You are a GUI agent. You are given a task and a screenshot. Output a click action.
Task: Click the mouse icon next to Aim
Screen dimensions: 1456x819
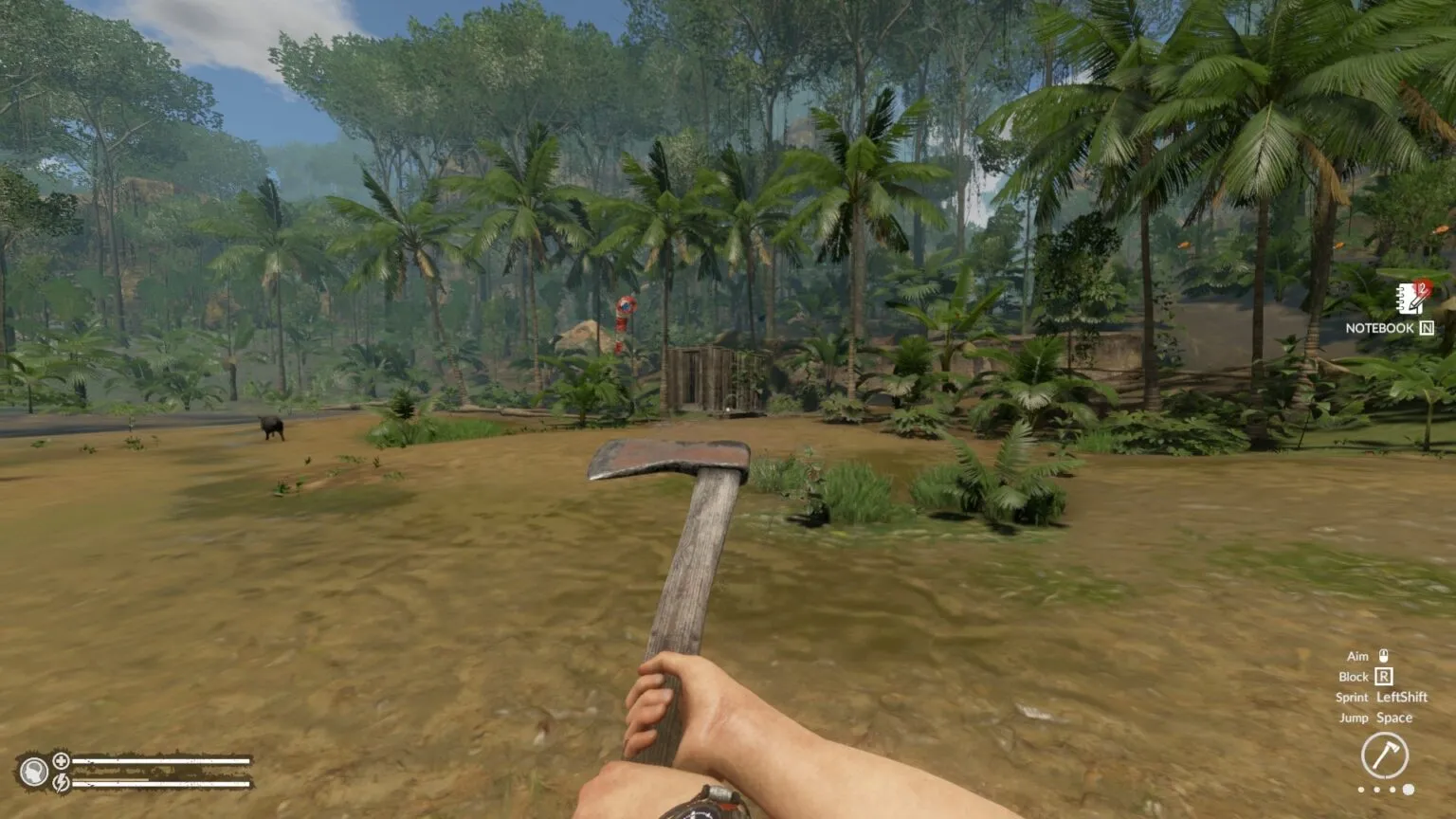1384,656
